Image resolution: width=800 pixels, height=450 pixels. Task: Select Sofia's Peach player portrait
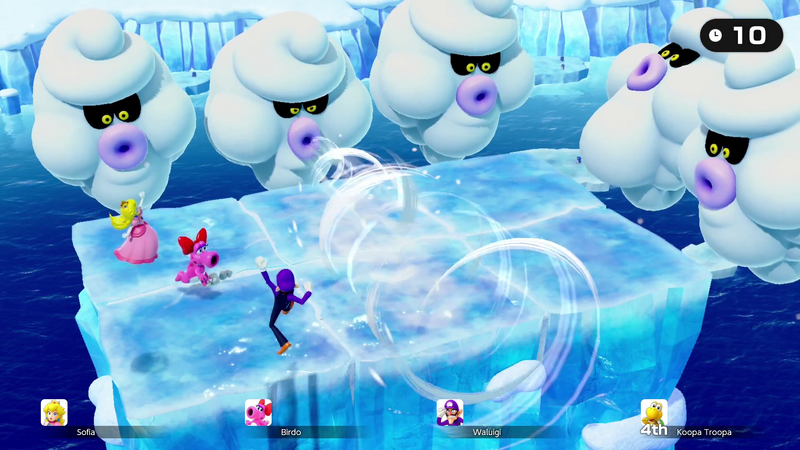point(54,412)
